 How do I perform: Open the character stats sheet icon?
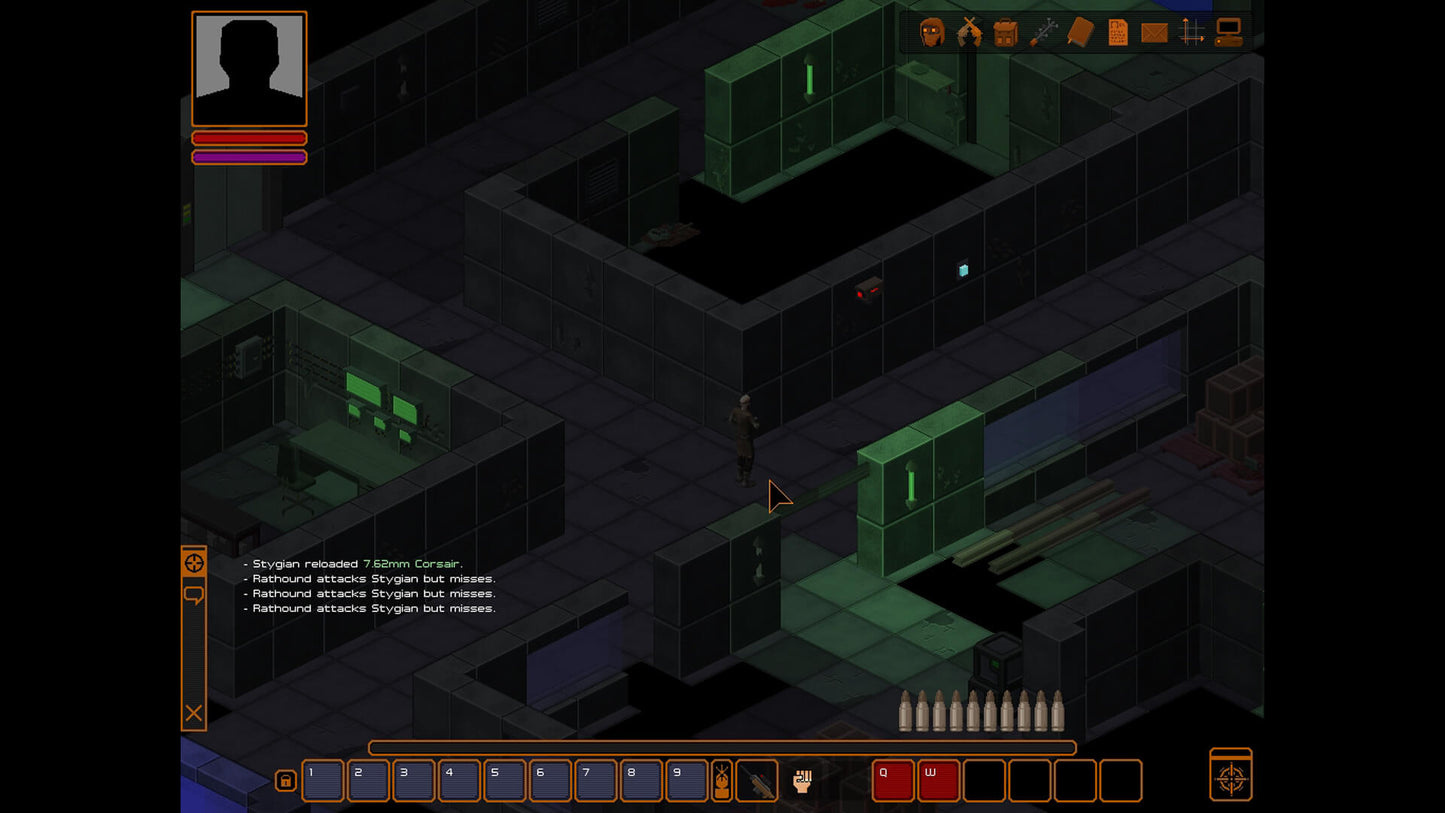(1116, 33)
